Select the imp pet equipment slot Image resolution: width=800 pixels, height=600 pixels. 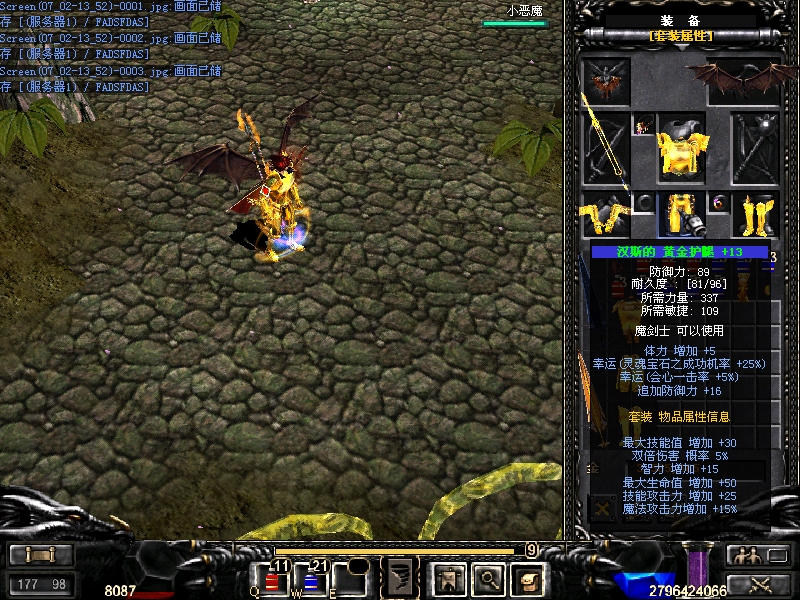tap(606, 80)
